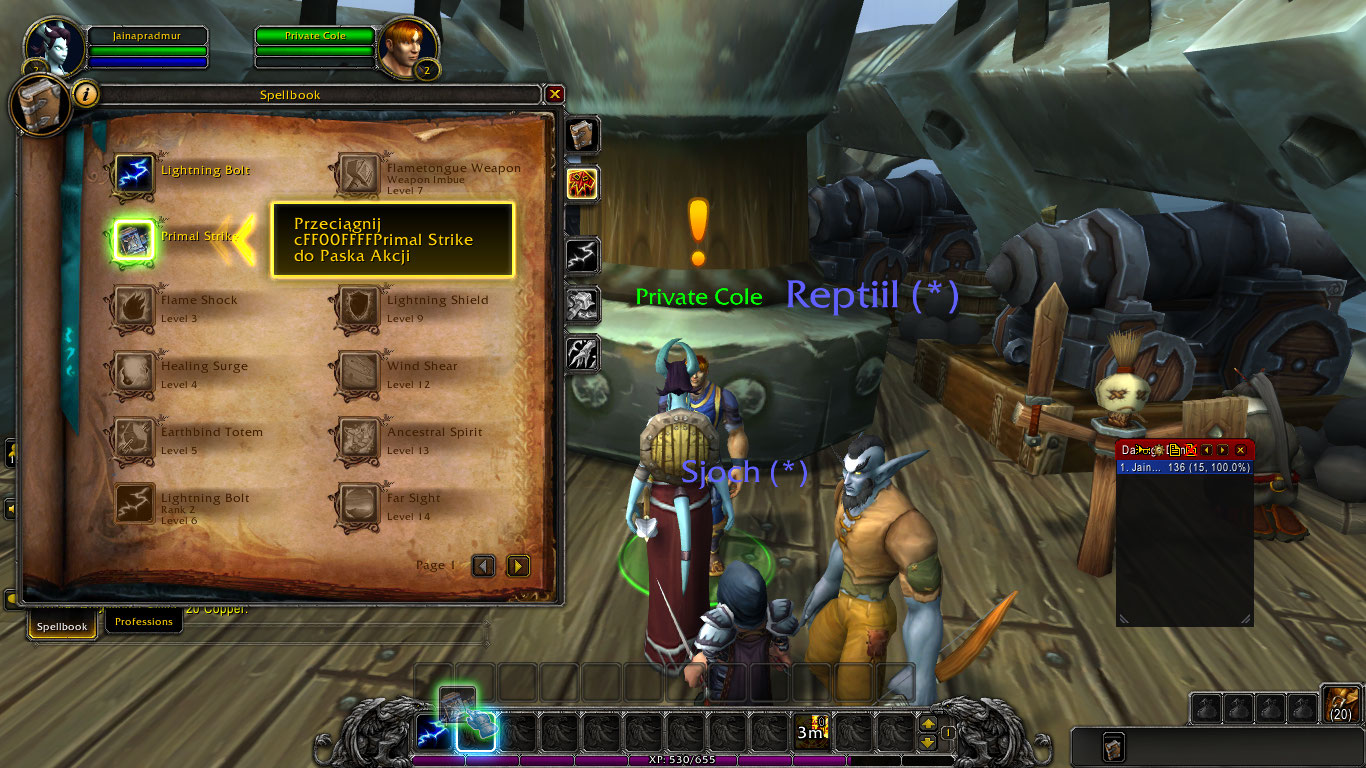1366x768 pixels.
Task: Click the glowing Primal Strike spell icon
Action: pyautogui.click(x=134, y=238)
